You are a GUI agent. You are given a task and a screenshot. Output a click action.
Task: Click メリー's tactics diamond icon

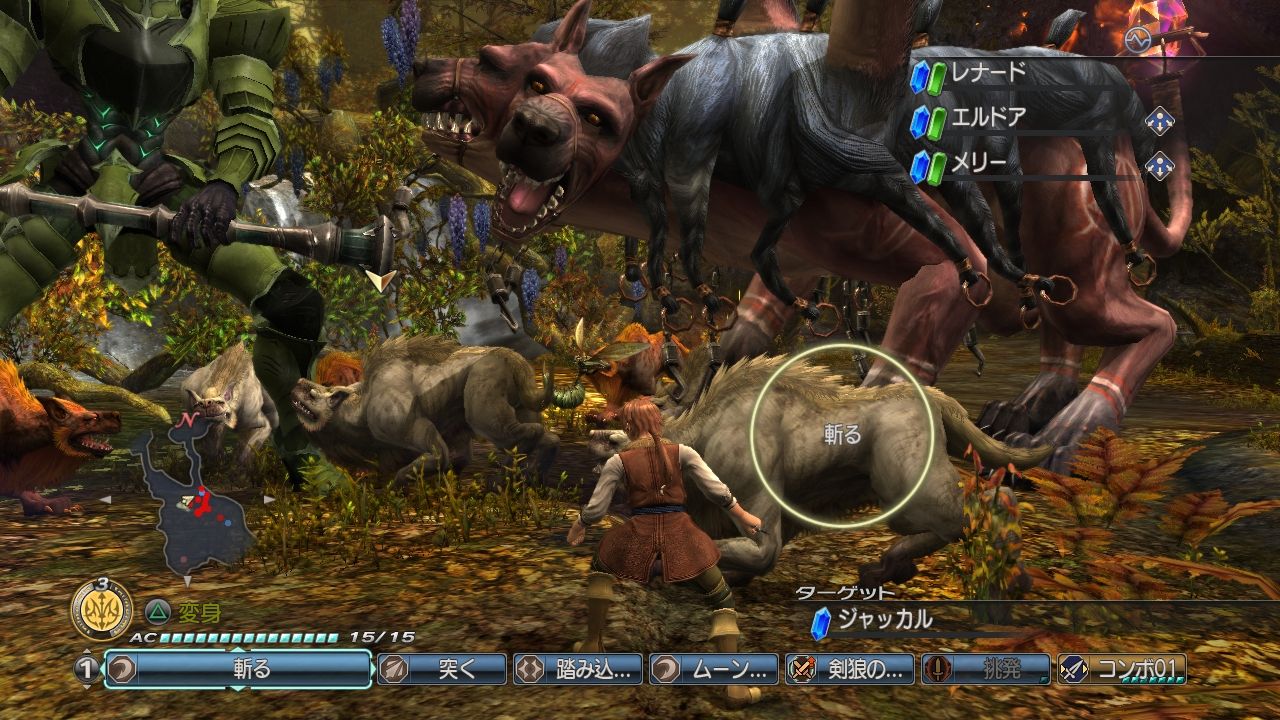[1159, 164]
